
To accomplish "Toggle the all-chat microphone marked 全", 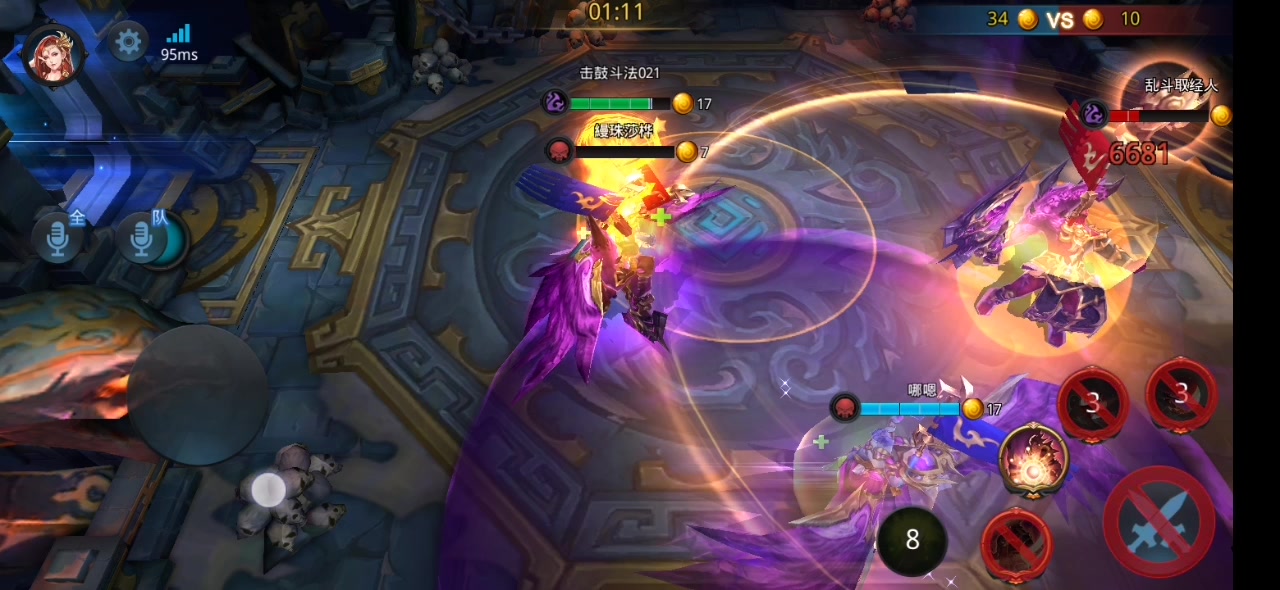I will pos(59,237).
